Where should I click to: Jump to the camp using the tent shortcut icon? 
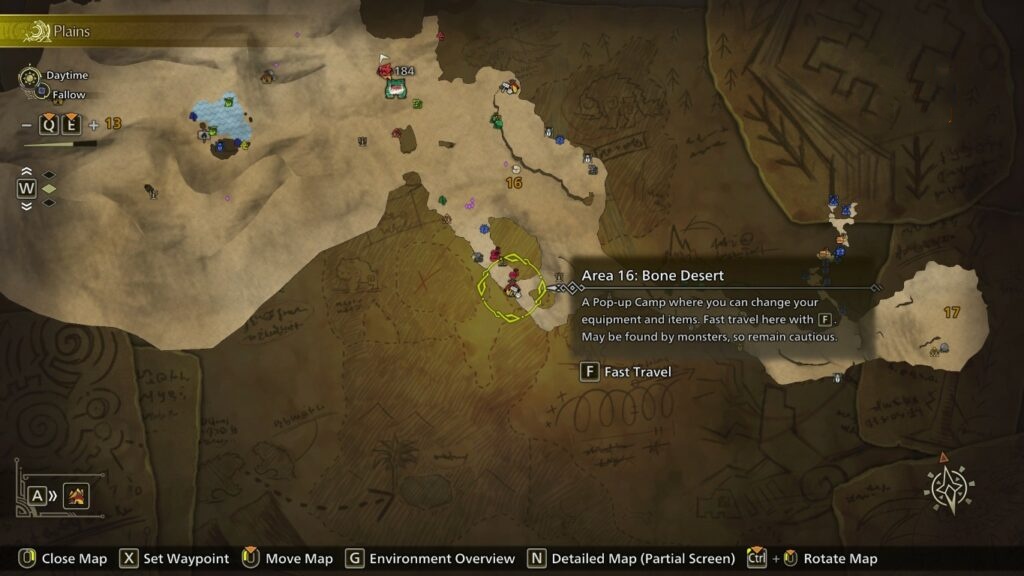(x=76, y=494)
